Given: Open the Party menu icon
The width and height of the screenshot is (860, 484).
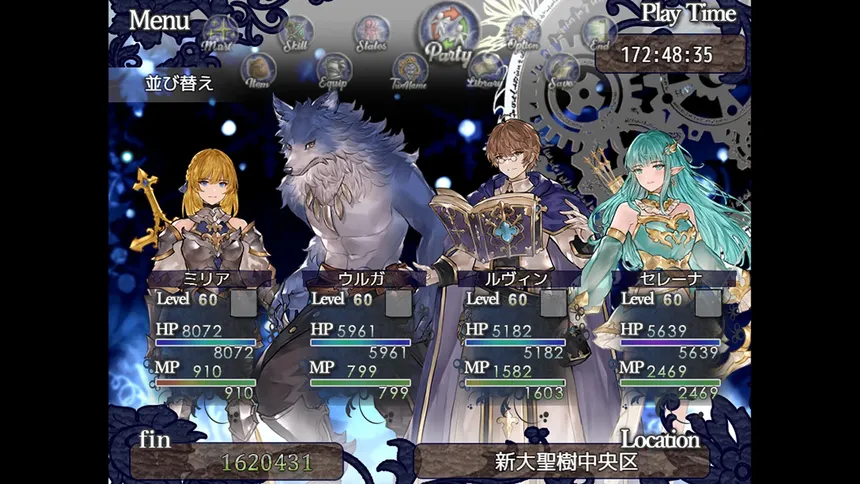Looking at the screenshot, I should coord(448,30).
